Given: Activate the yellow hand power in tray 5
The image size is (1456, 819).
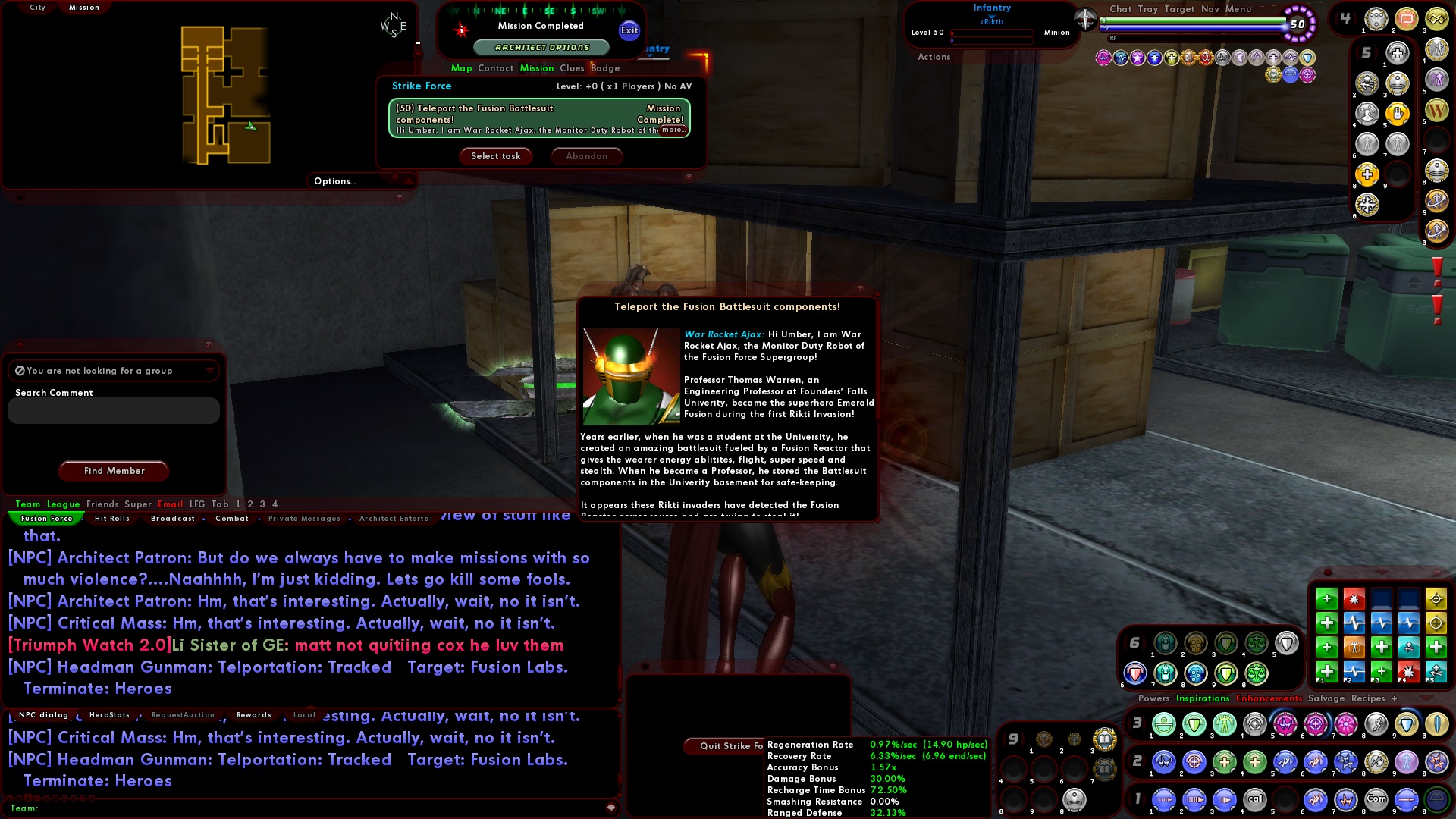Looking at the screenshot, I should point(1398,114).
